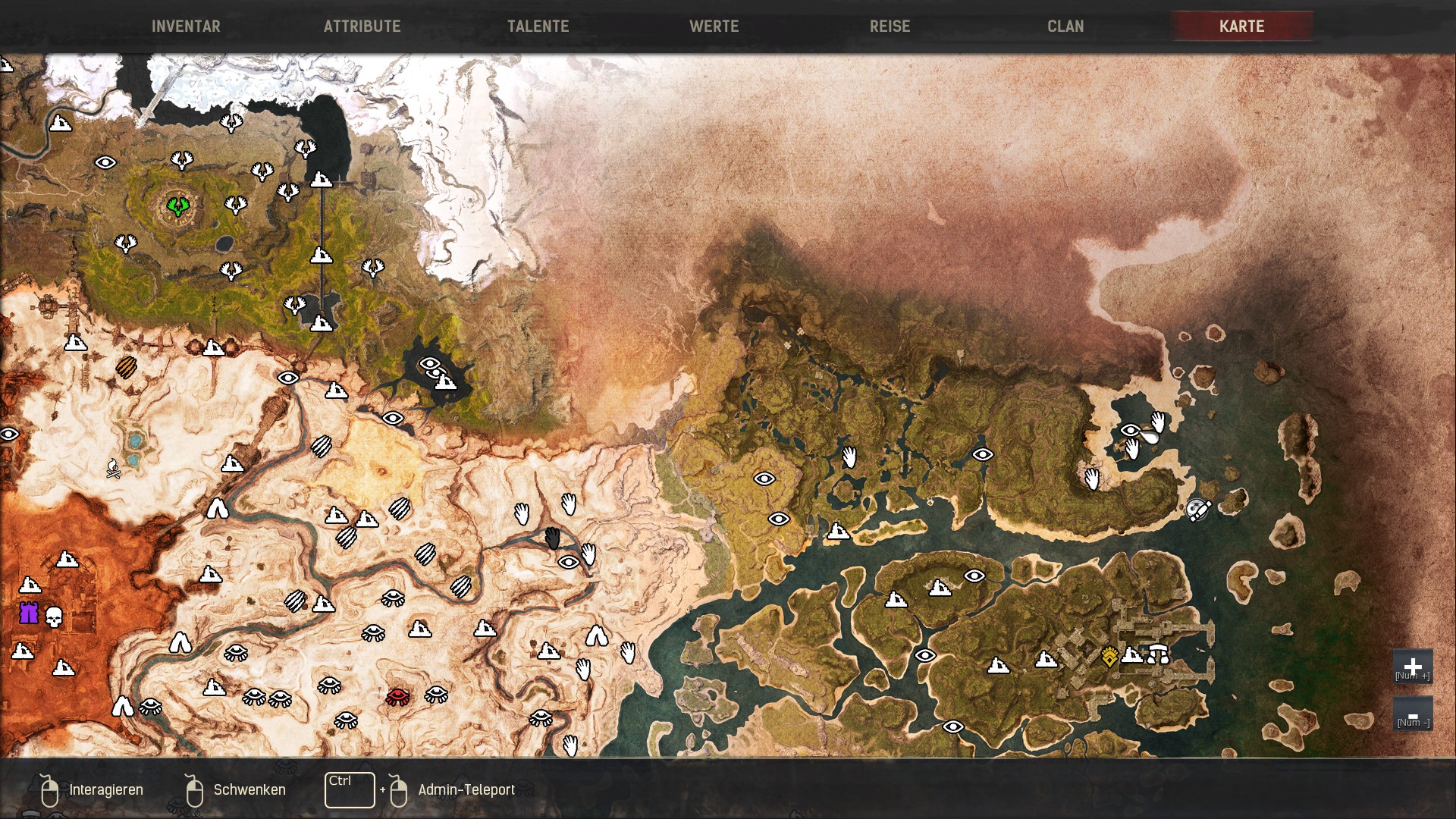Select the orange striped claw marker
Viewport: 1456px width, 819px height.
126,368
